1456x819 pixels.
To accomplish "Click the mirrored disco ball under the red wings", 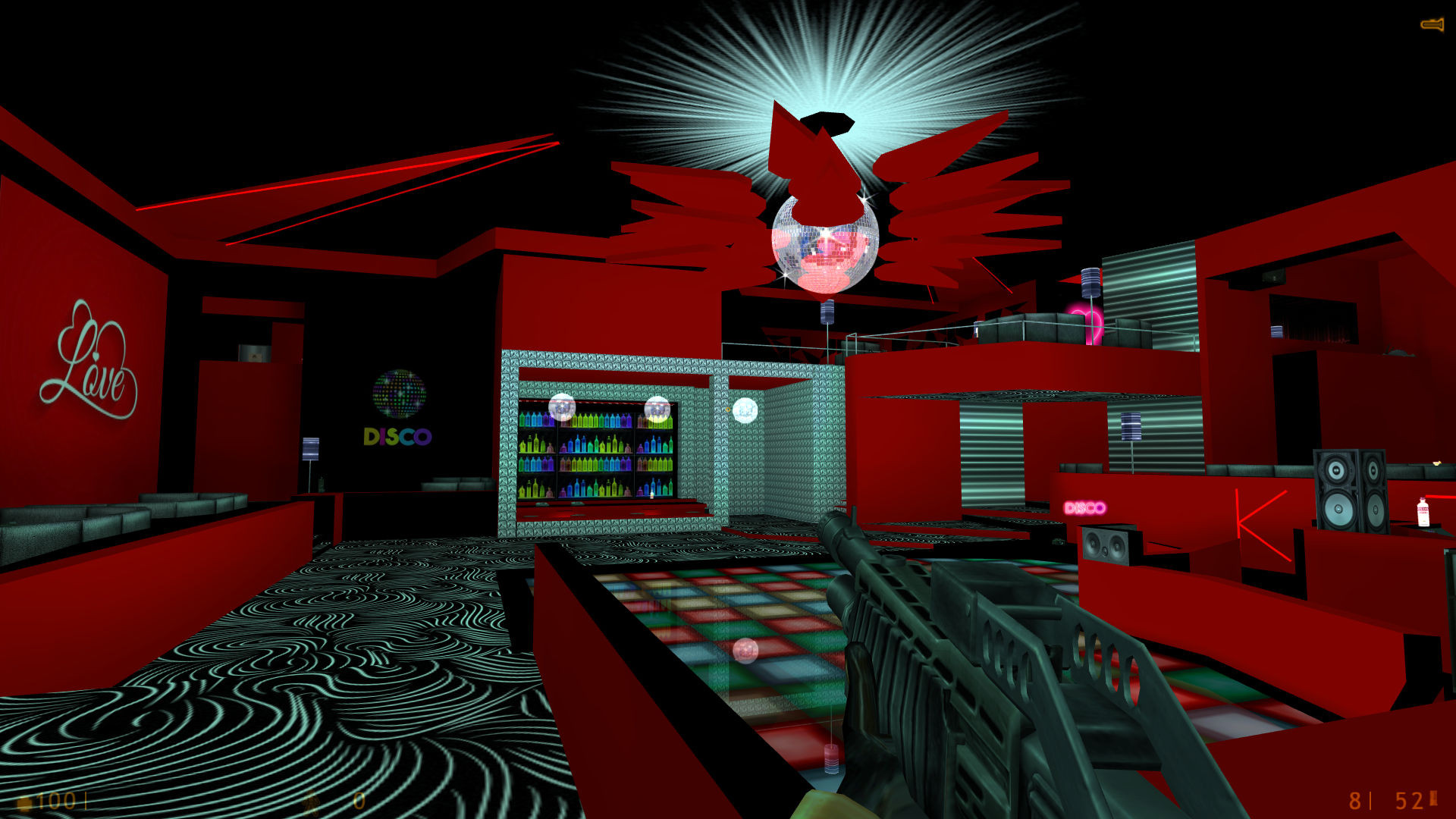I will point(823,243).
